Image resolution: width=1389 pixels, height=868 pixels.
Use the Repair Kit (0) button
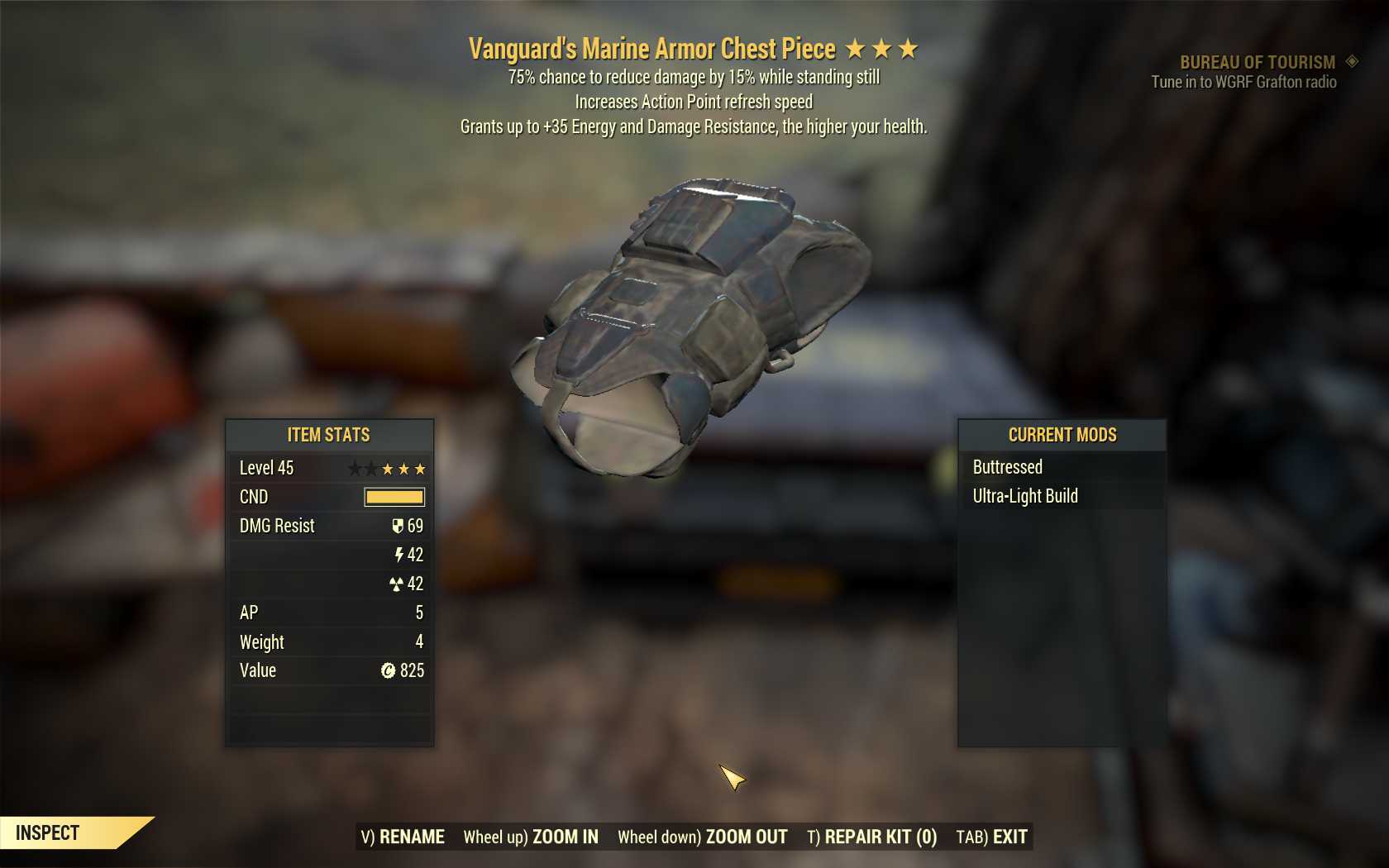point(871,837)
